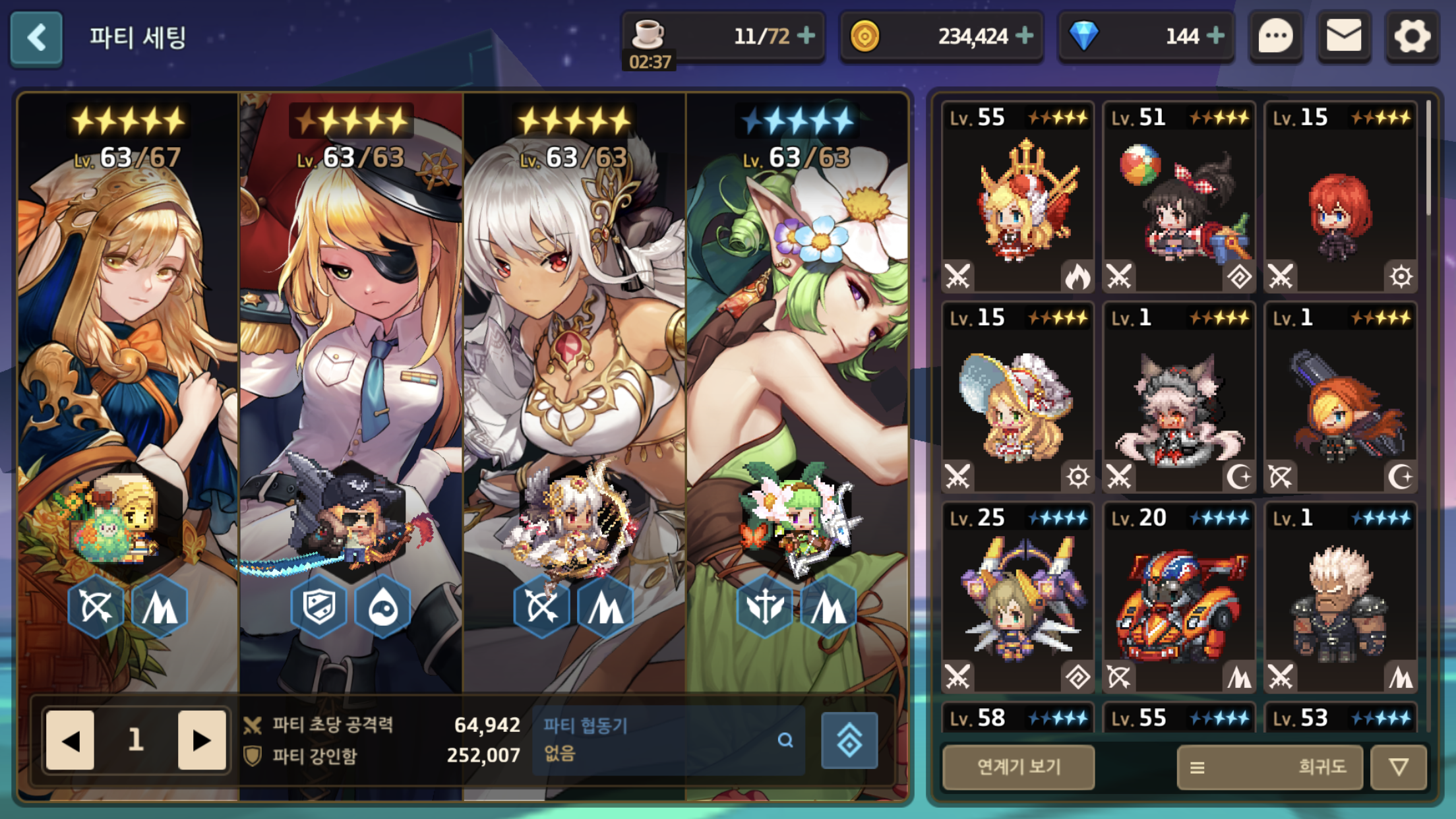The height and width of the screenshot is (819, 1456).
Task: Add gold coins using the plus button
Action: click(x=1024, y=36)
